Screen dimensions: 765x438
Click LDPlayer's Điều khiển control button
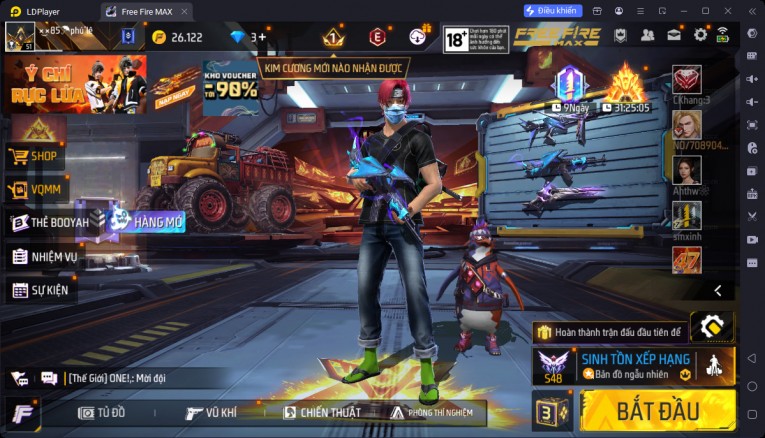pyautogui.click(x=552, y=10)
